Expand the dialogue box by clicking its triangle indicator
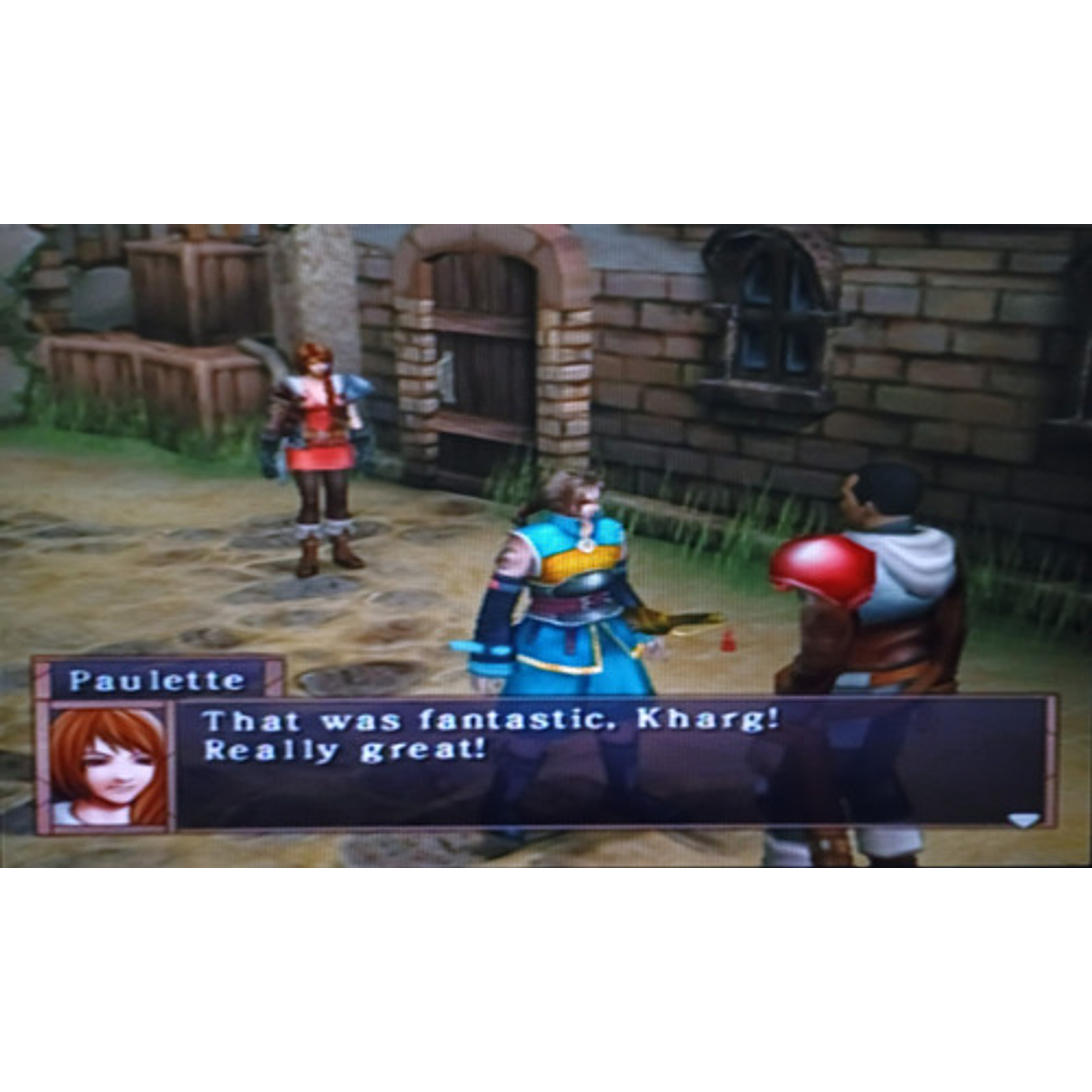The width and height of the screenshot is (1092, 1092). click(x=1024, y=819)
